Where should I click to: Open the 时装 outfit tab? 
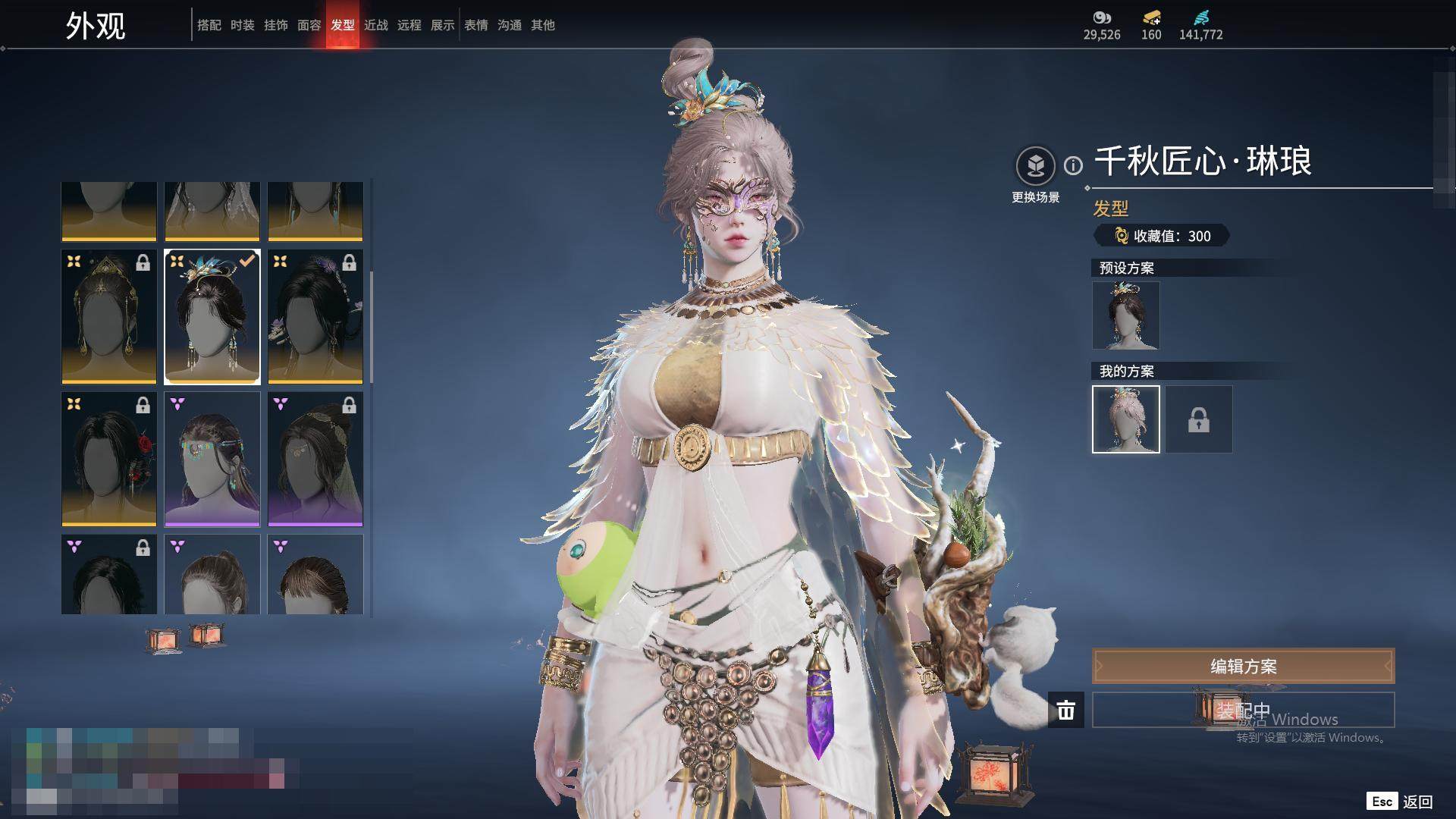(242, 25)
